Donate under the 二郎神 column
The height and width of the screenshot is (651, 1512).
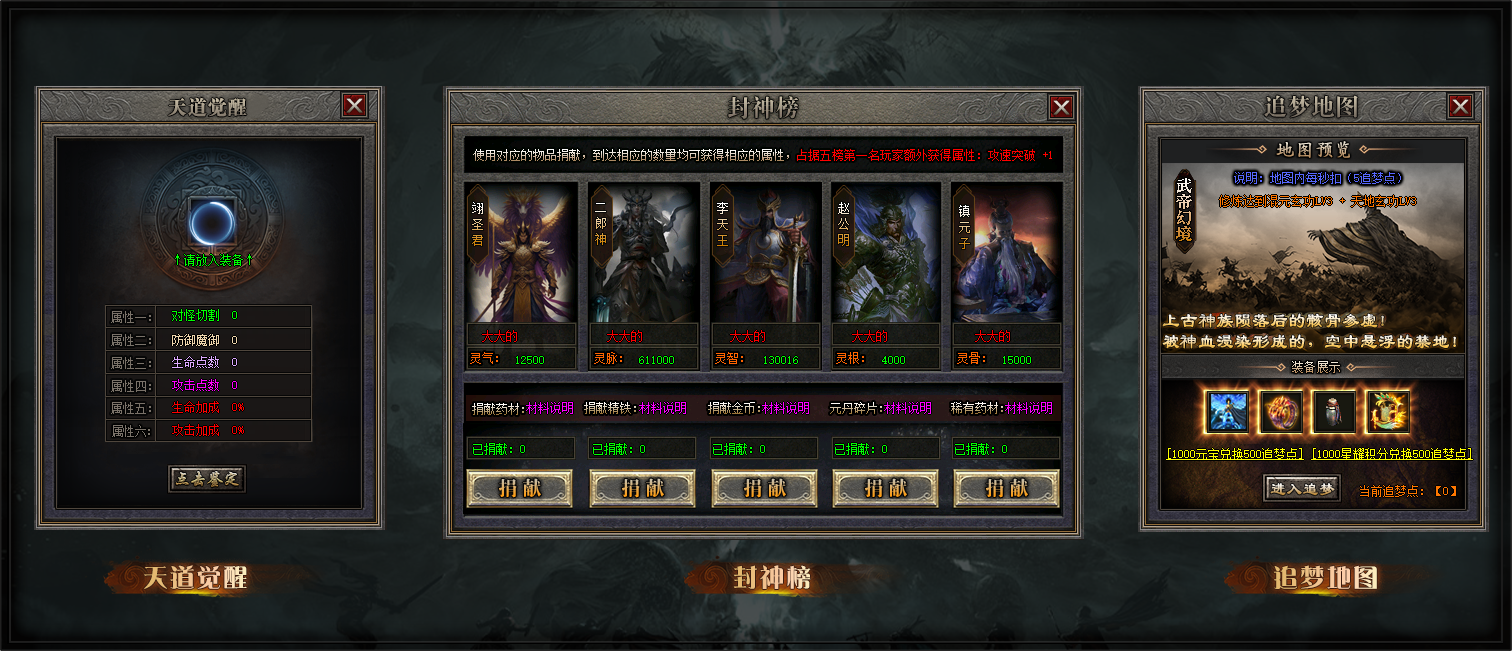pyautogui.click(x=642, y=488)
